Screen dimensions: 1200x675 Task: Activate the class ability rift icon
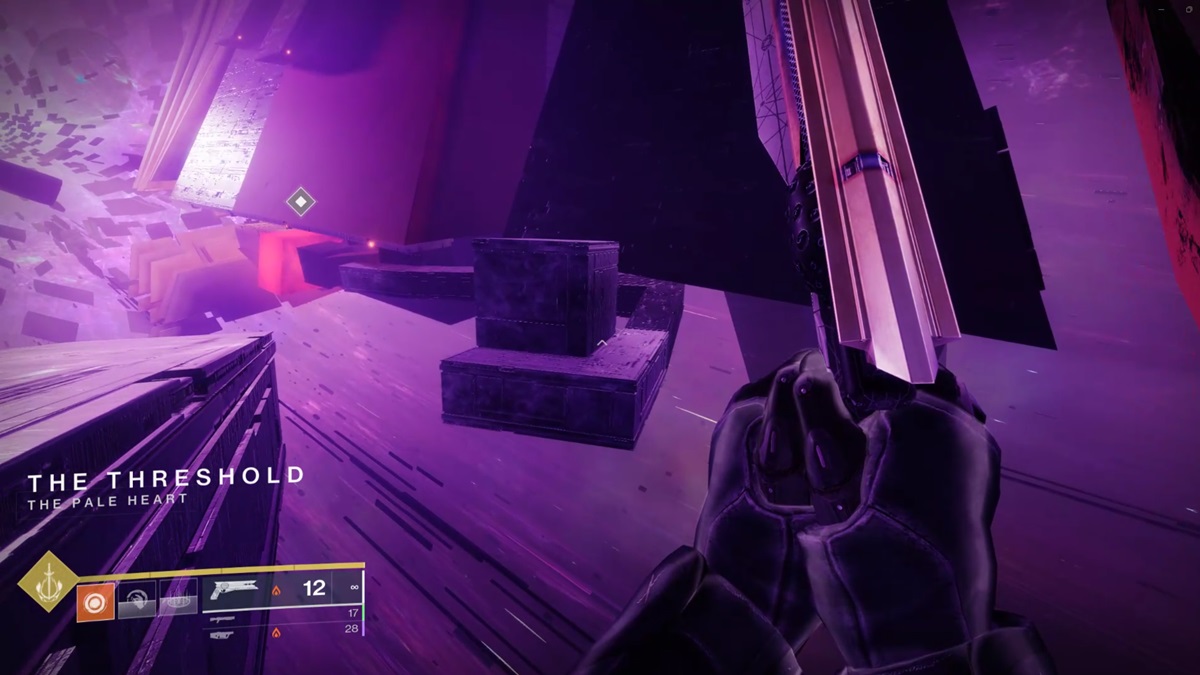[x=178, y=603]
